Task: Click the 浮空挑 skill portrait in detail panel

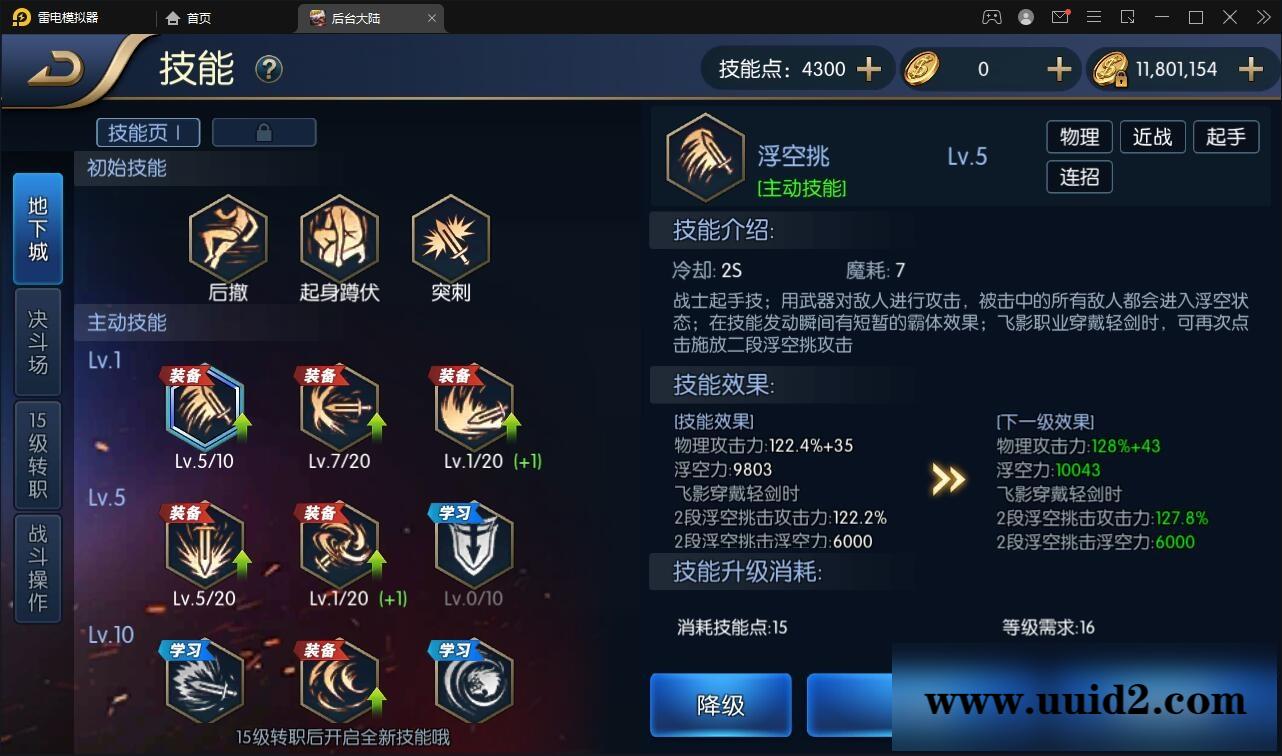Action: (x=705, y=157)
